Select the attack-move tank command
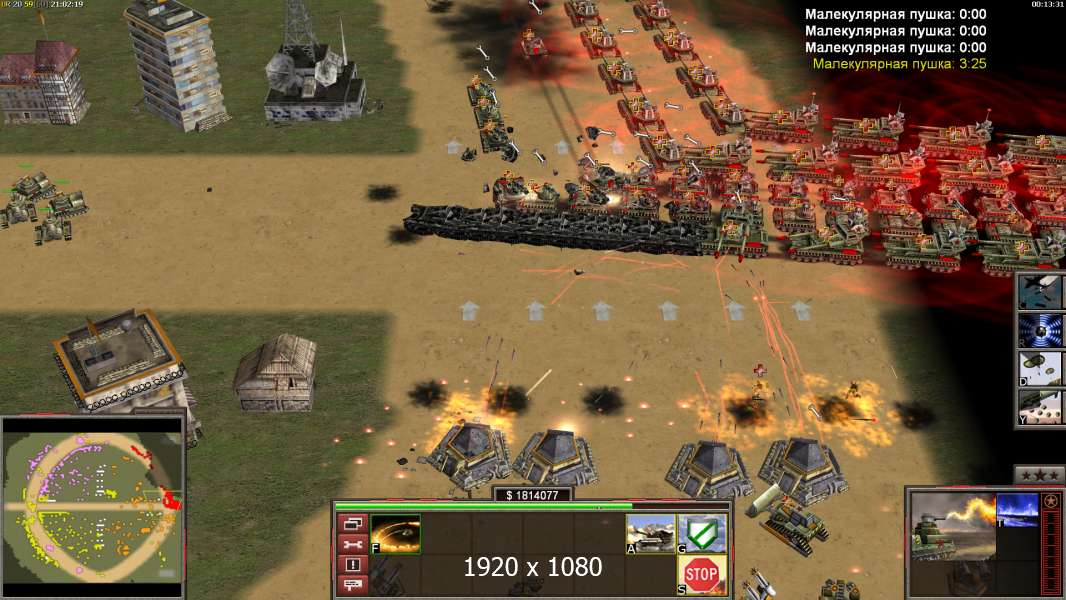 point(651,534)
